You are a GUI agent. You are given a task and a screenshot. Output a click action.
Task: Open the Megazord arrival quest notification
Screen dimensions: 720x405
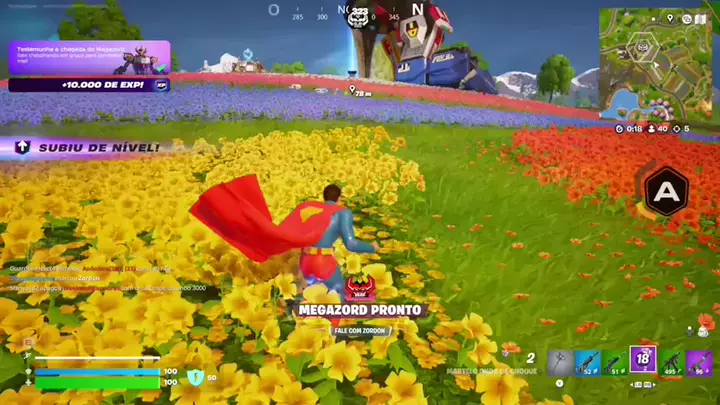(89, 57)
